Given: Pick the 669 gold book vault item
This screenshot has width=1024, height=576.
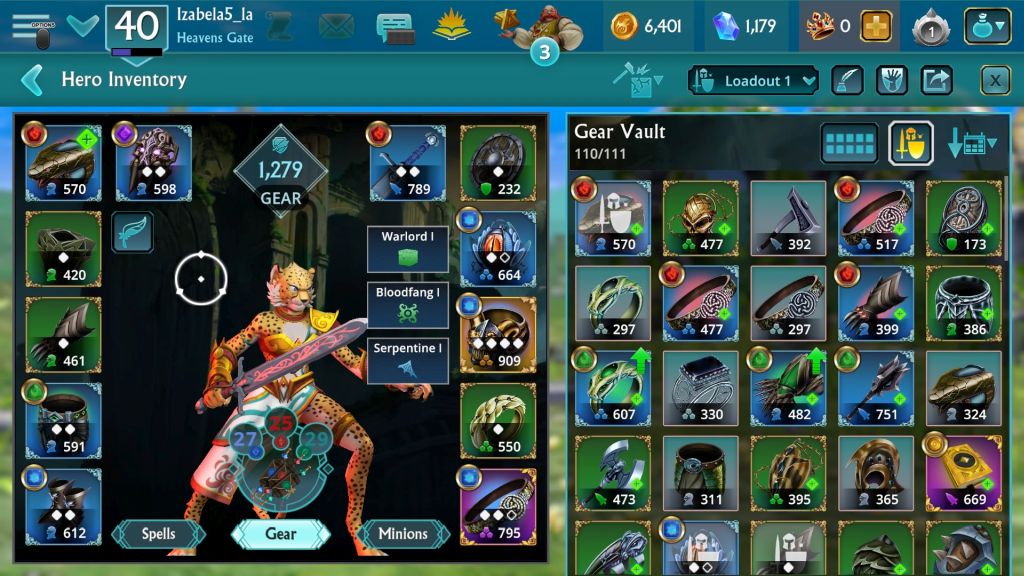Looking at the screenshot, I should pos(963,472).
